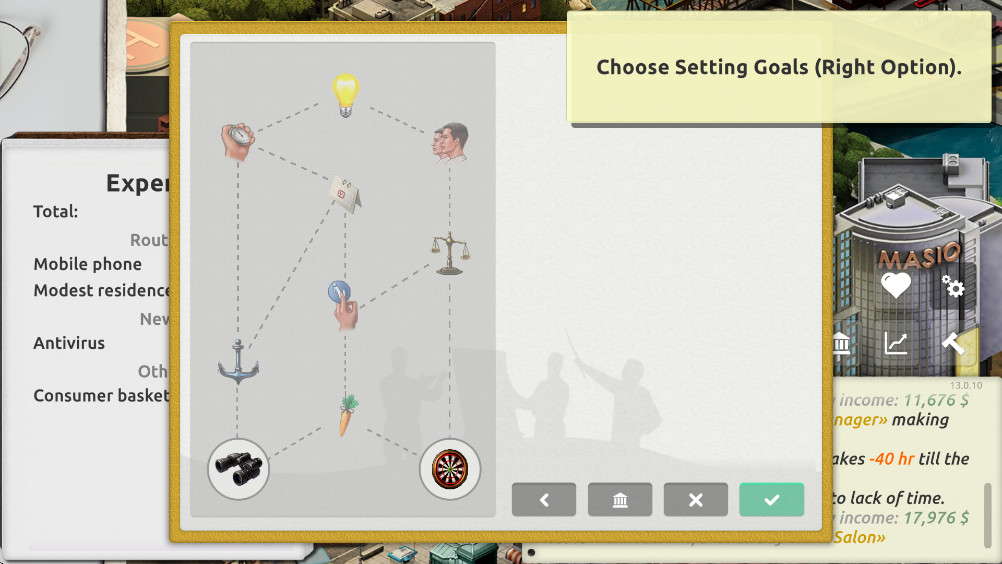
Task: Choose the calendar skill node
Action: coord(345,191)
